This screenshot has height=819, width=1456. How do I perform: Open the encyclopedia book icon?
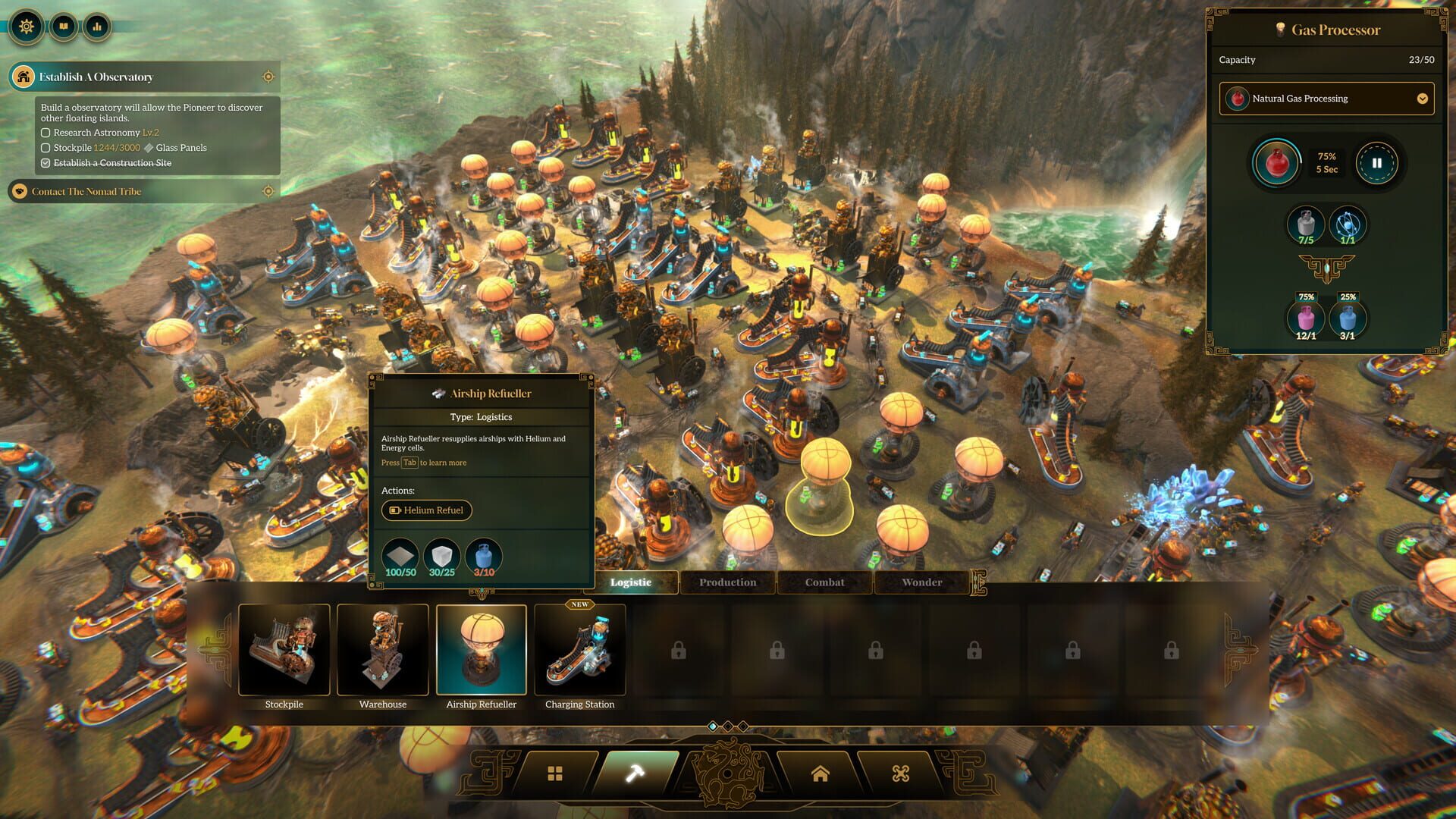[x=64, y=27]
